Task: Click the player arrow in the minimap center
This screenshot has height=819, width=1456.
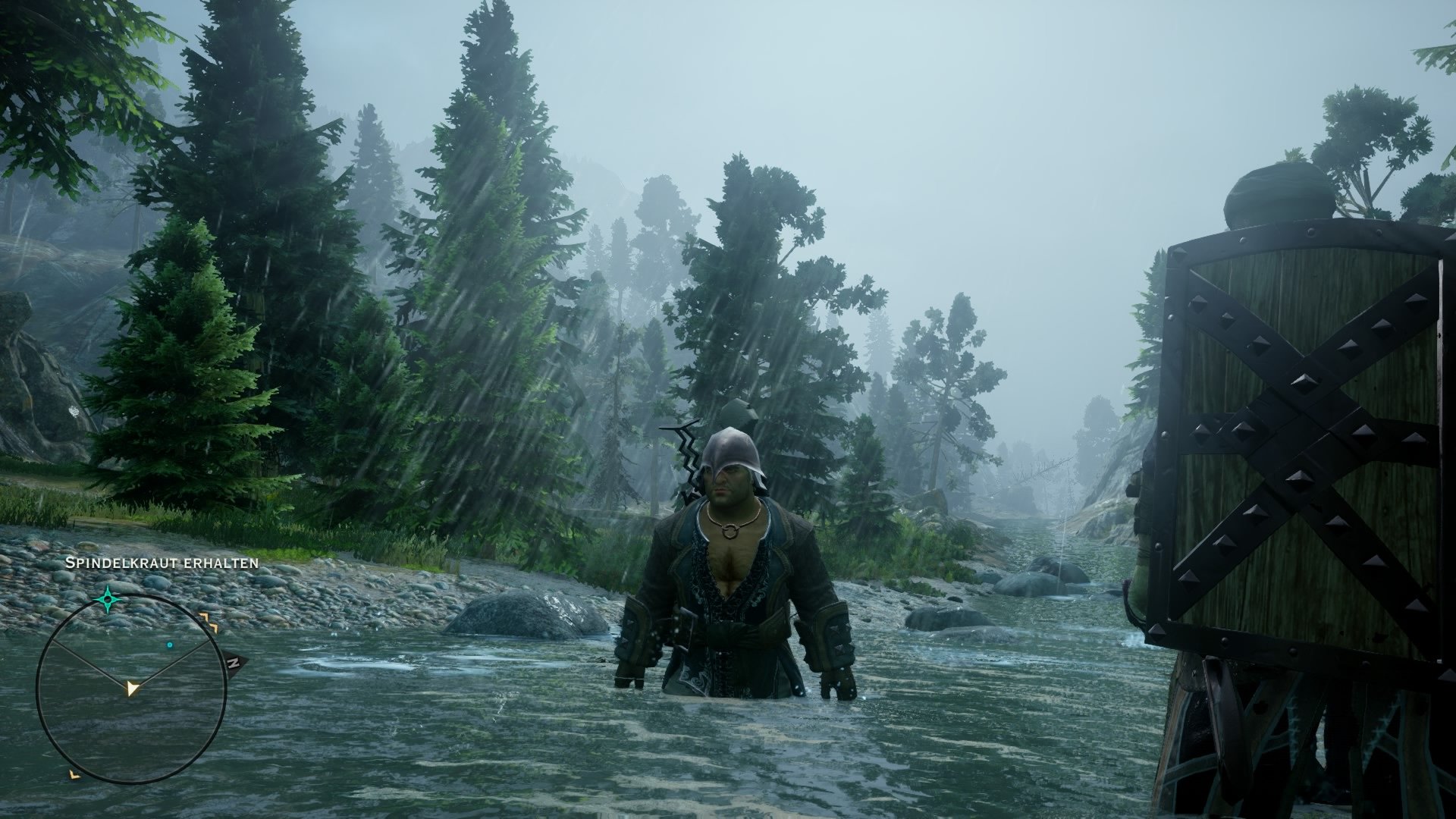Action: click(x=133, y=688)
